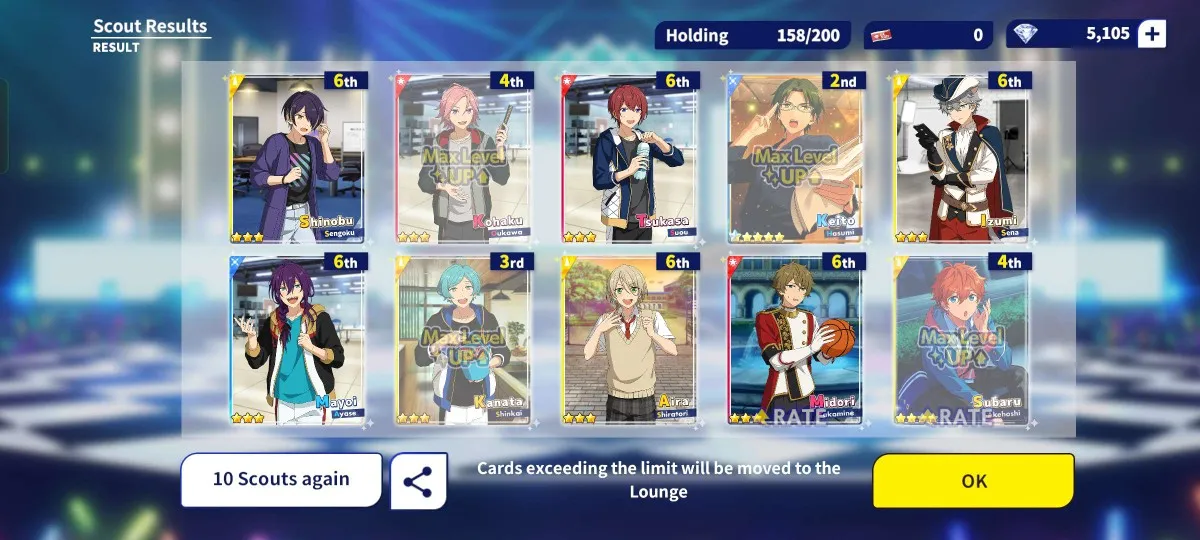
Task: Confirm results with the yellow OK button
Action: coord(973,481)
